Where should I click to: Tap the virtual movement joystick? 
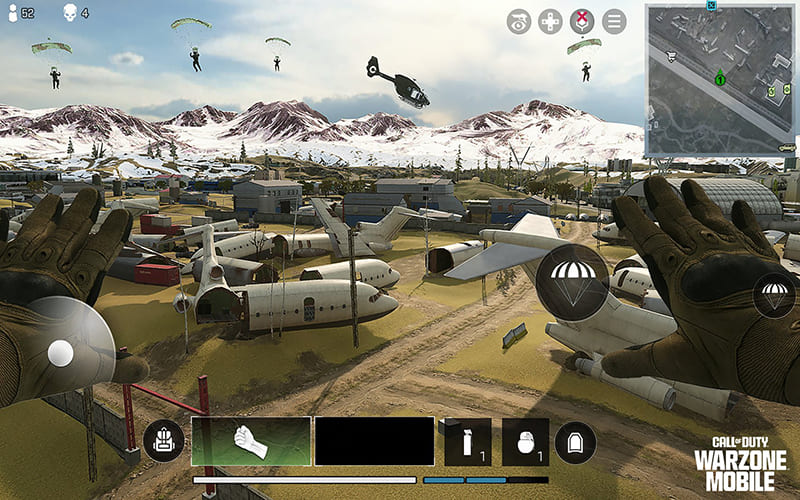click(62, 351)
